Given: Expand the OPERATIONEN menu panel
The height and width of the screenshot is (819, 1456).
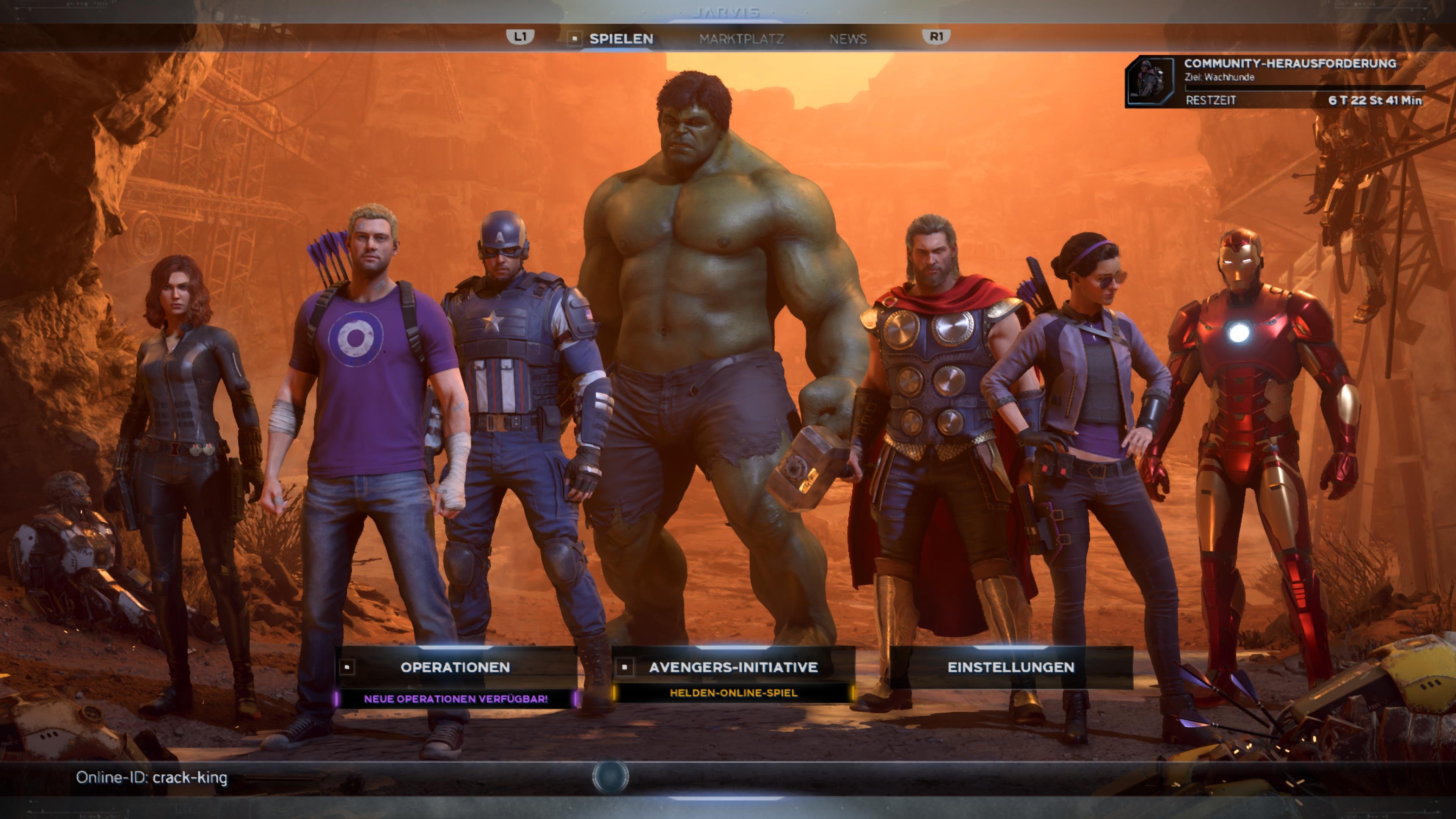Looking at the screenshot, I should [x=455, y=667].
